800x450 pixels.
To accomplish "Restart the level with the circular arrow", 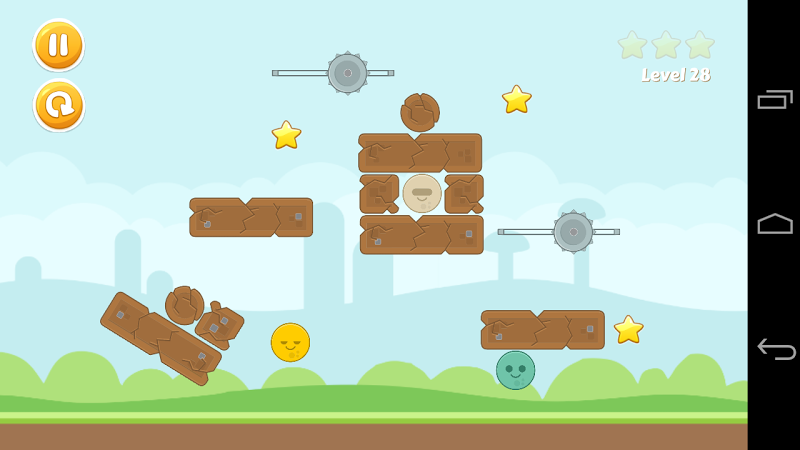I will click(59, 105).
